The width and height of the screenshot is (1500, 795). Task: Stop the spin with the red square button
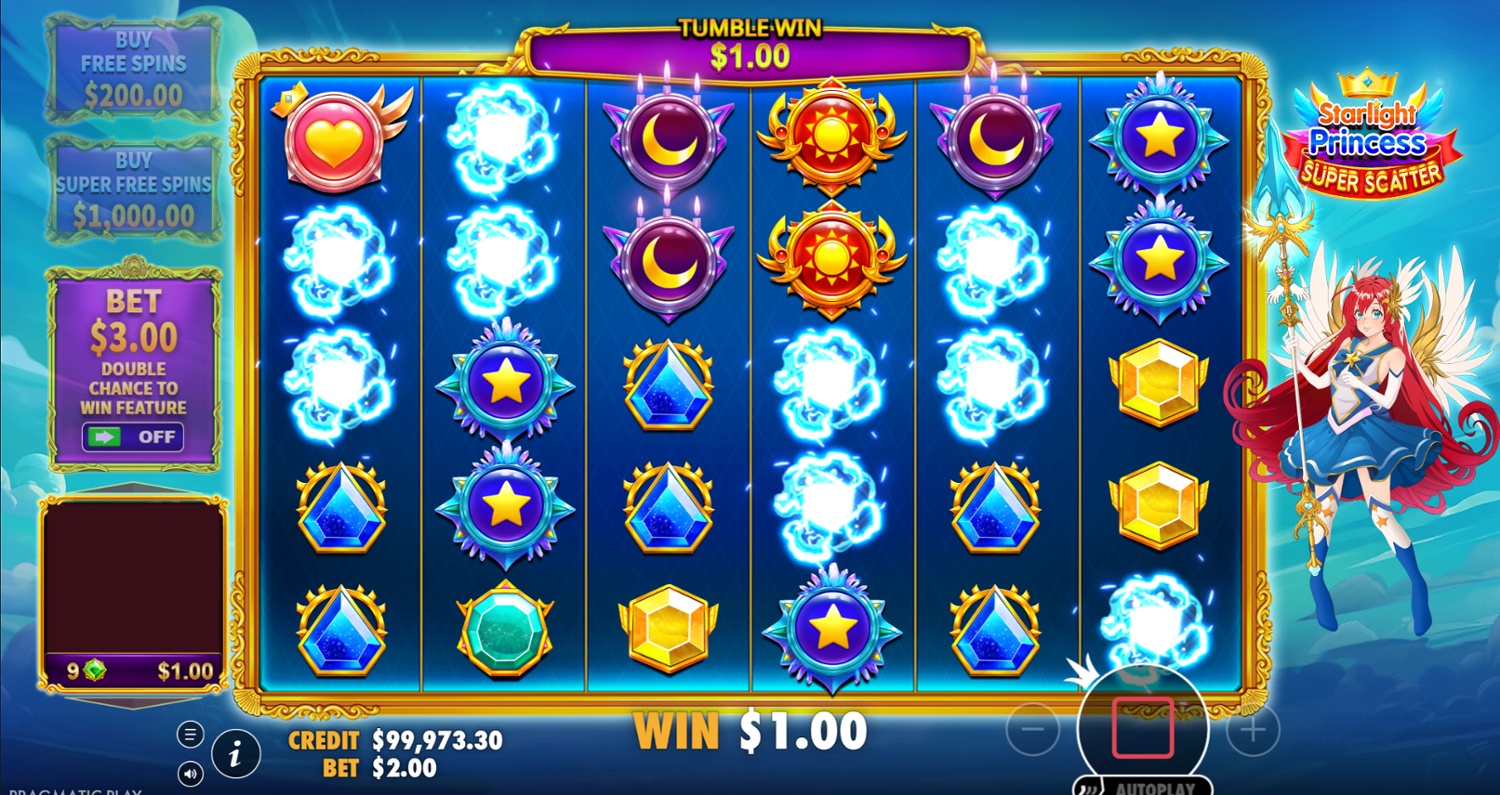(1142, 728)
